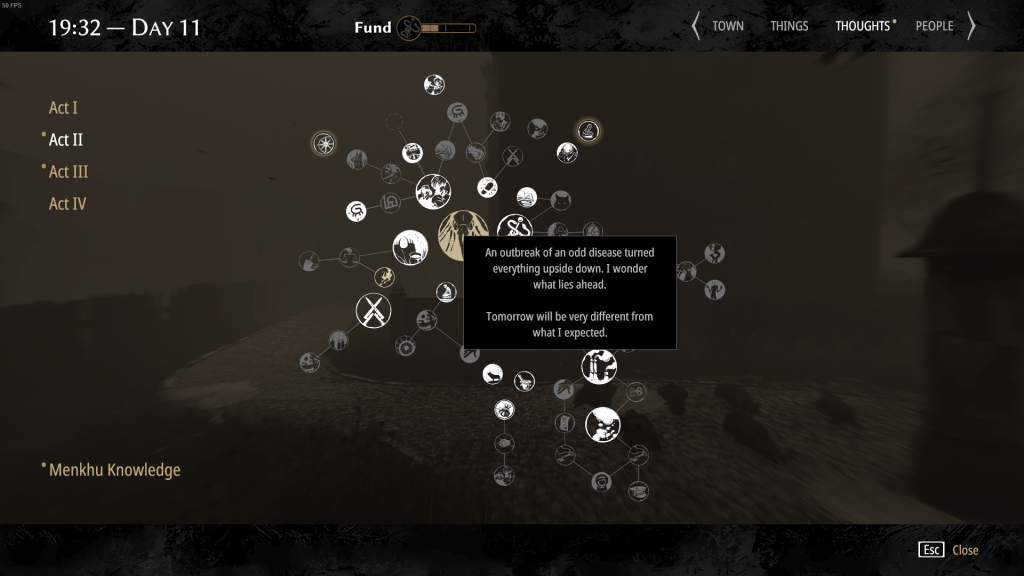
Task: Open the Act II thought map
Action: click(66, 140)
